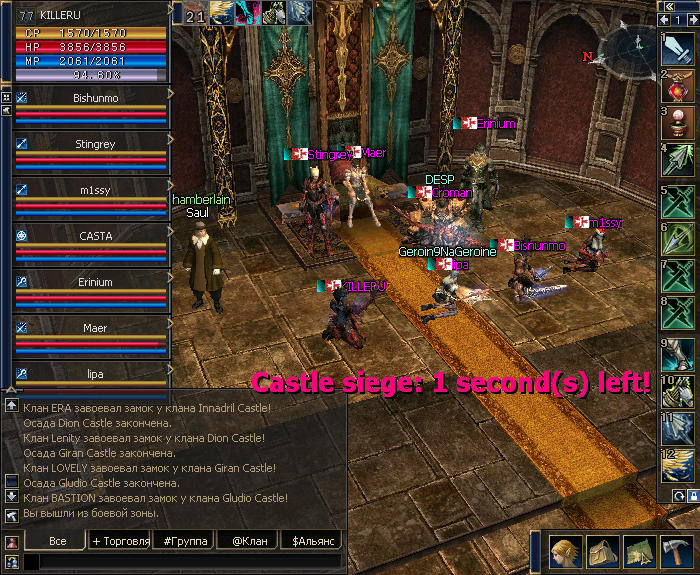The width and height of the screenshot is (700, 575).
Task: Use the arrowhead skill in shortcut slot 4
Action: click(x=676, y=164)
